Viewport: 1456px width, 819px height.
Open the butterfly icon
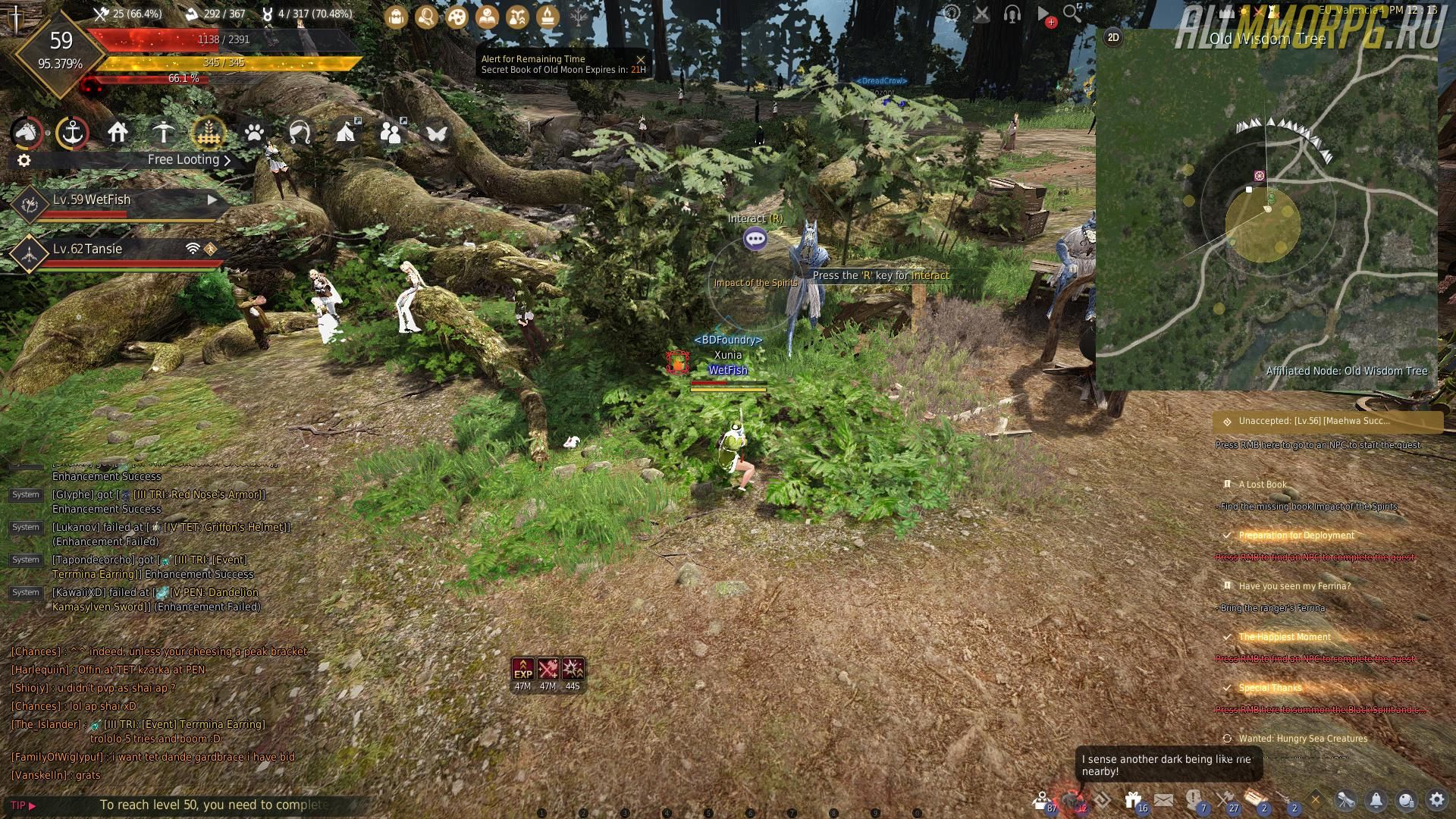point(436,133)
